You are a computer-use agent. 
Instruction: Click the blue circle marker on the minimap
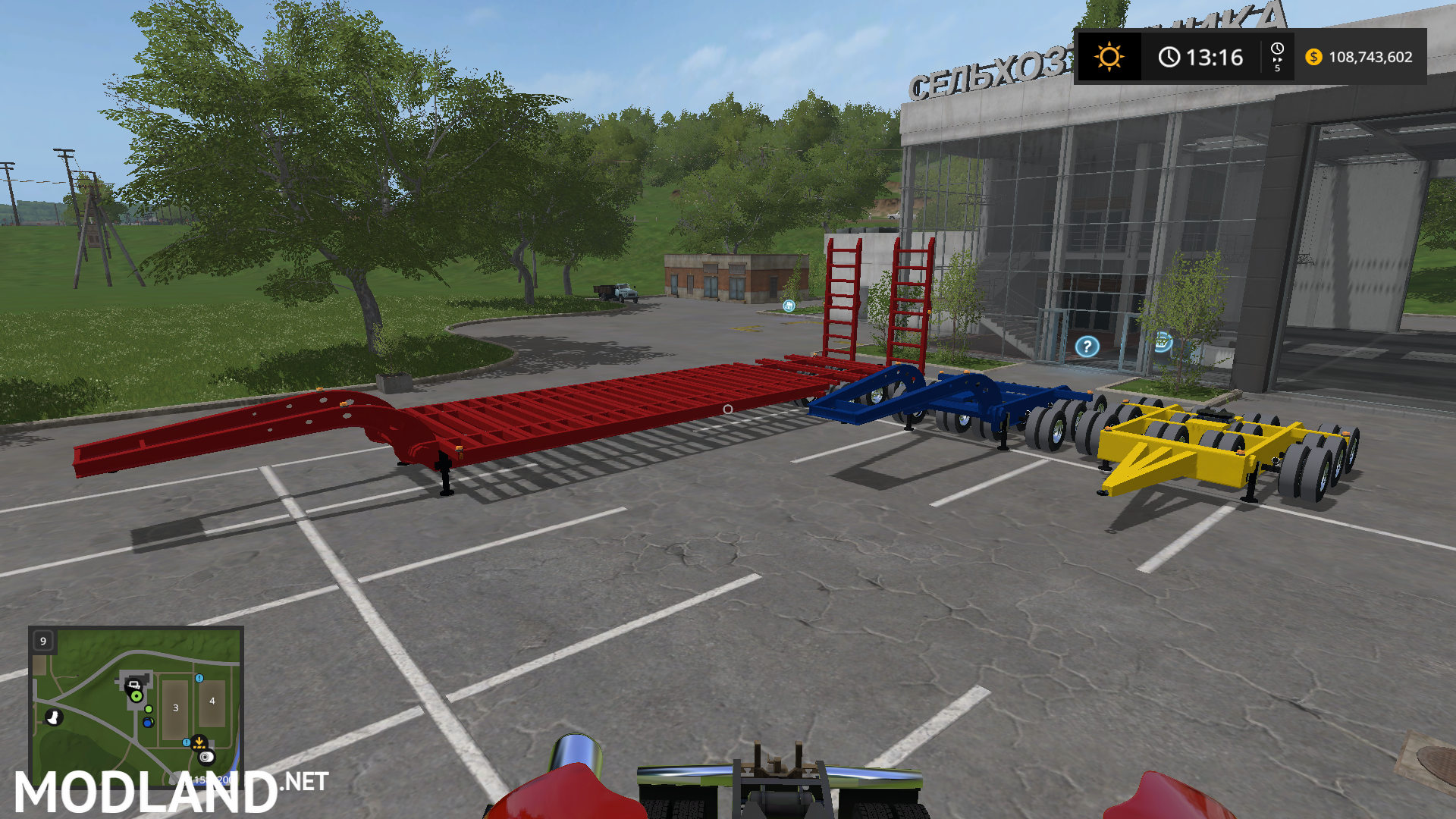[148, 723]
